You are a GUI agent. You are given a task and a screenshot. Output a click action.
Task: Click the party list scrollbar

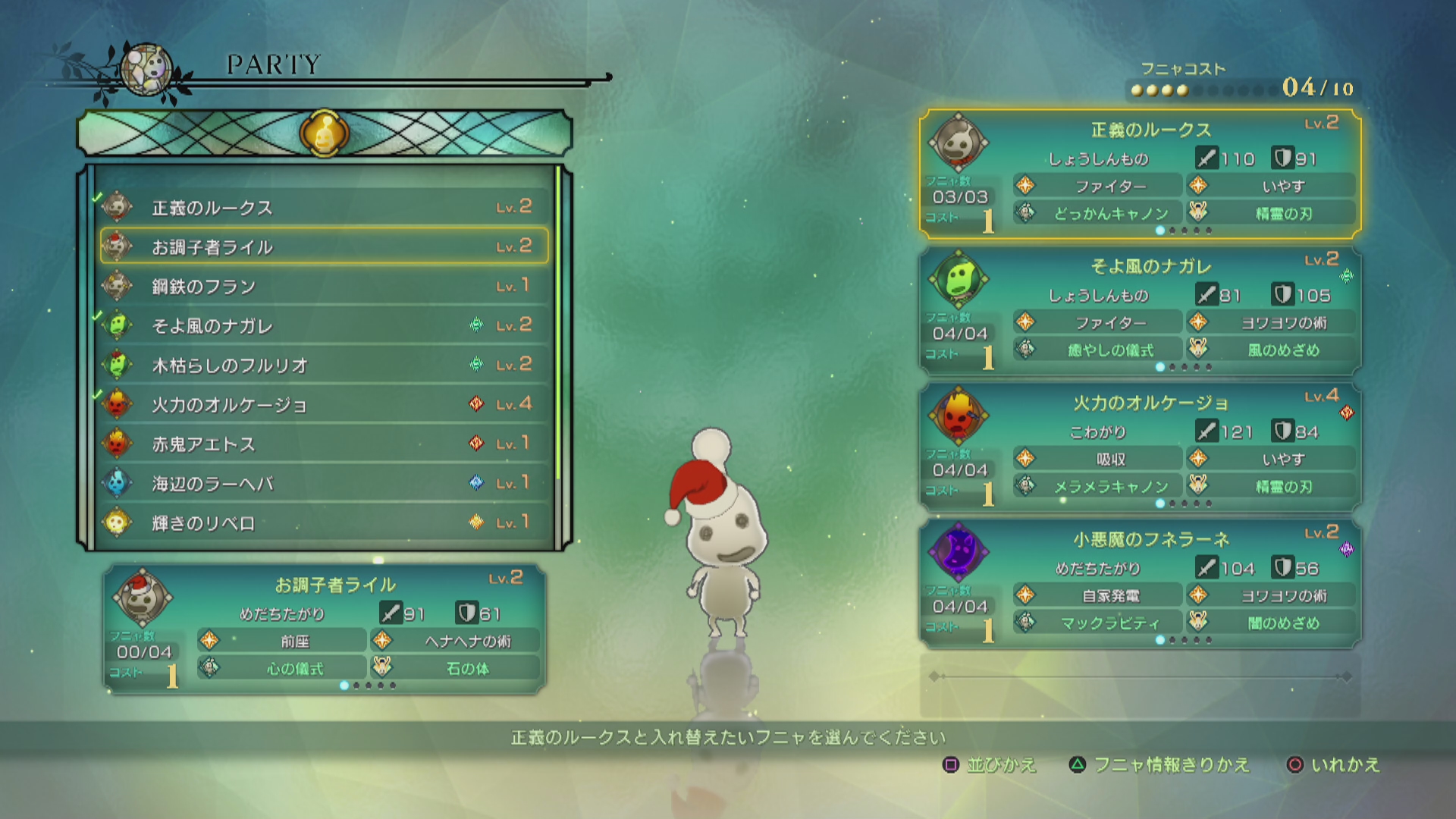click(x=559, y=326)
